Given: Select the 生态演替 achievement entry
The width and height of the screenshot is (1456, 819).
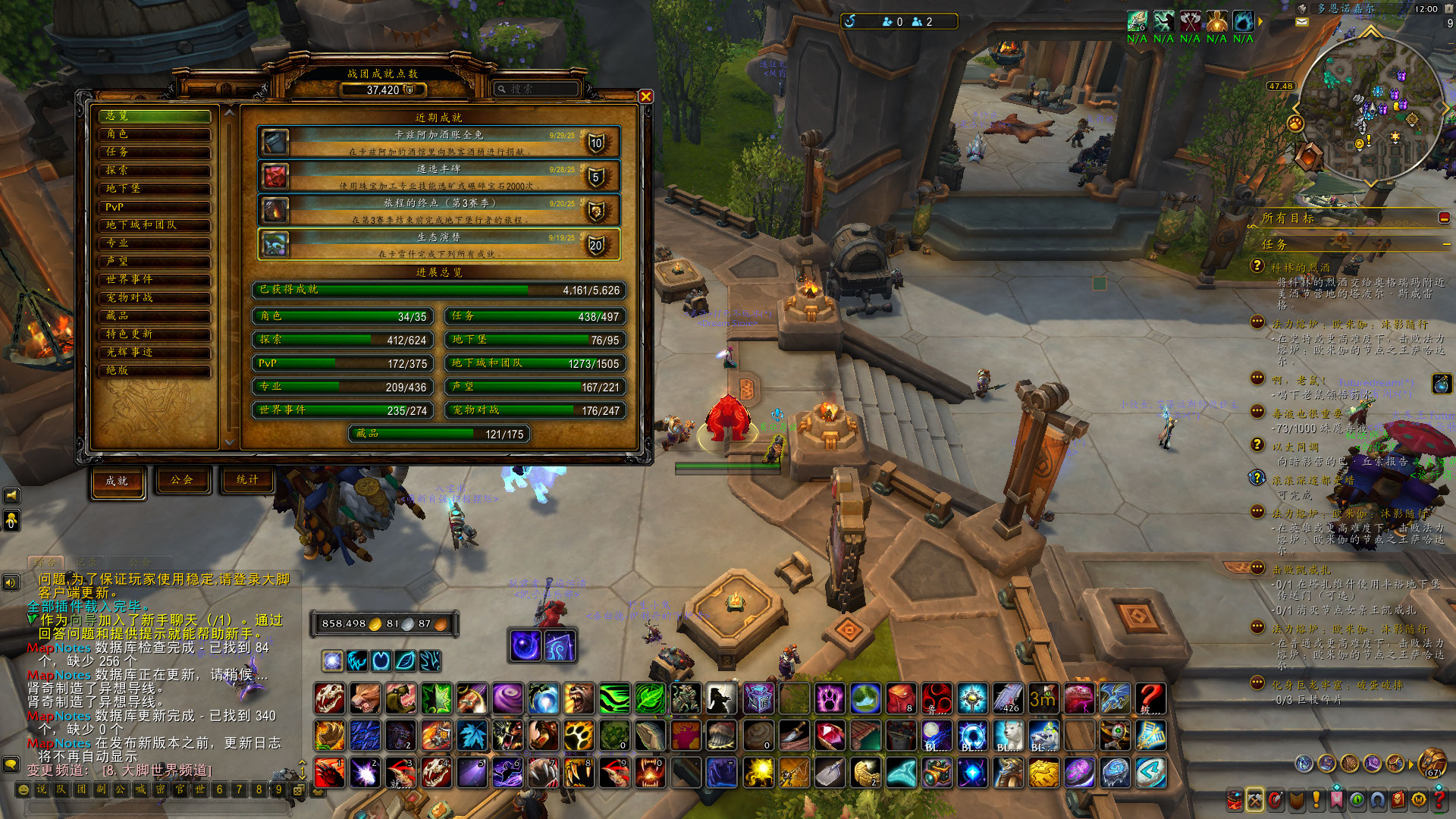Looking at the screenshot, I should tap(439, 244).
